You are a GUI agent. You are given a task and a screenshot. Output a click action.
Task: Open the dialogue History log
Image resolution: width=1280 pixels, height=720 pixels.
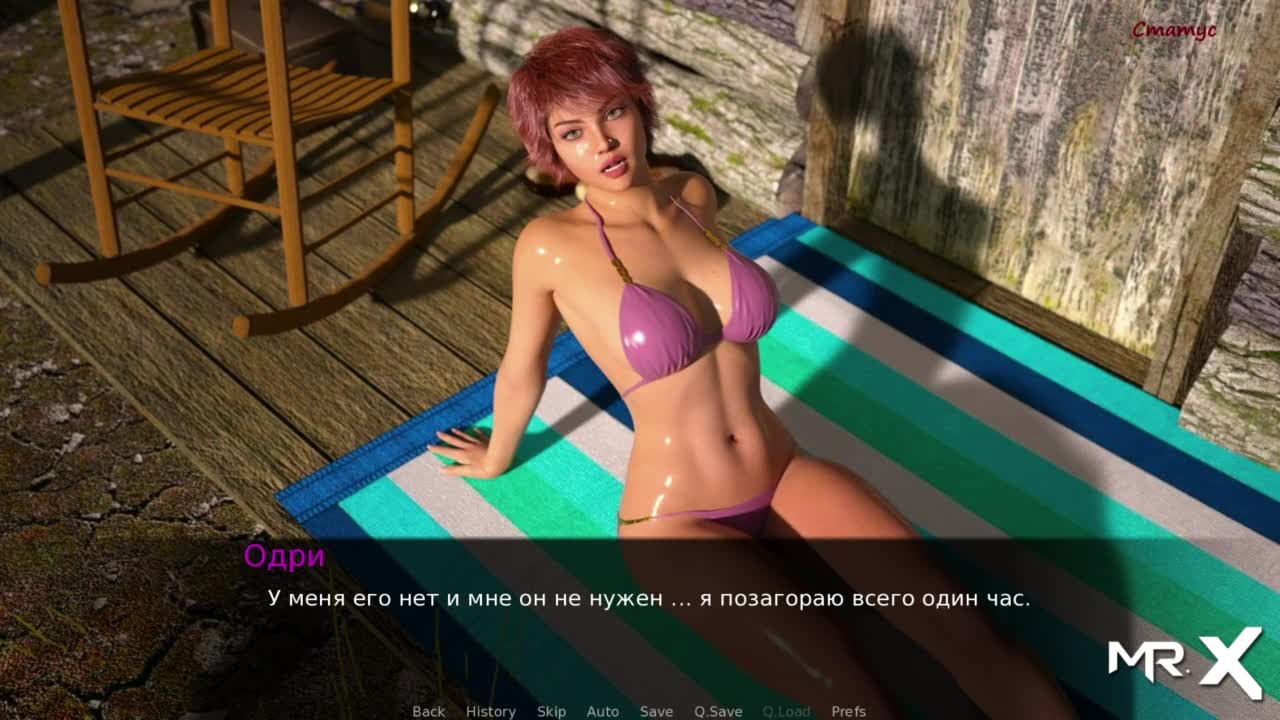click(490, 711)
